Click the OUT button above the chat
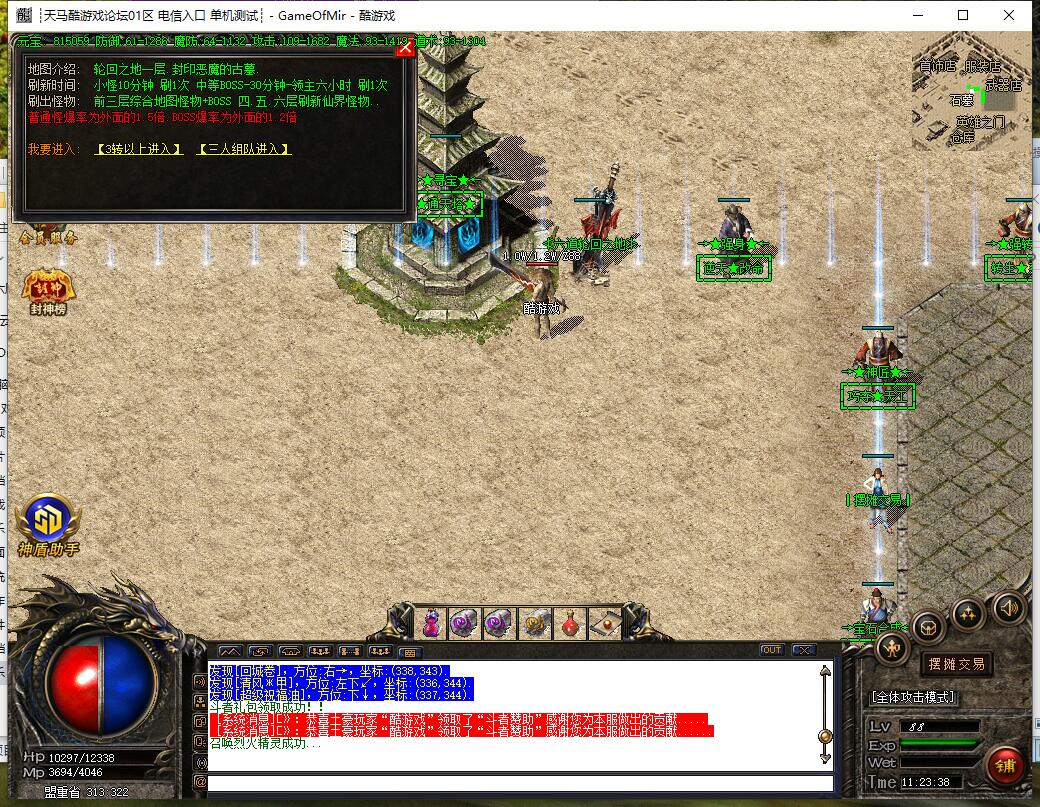 click(771, 650)
